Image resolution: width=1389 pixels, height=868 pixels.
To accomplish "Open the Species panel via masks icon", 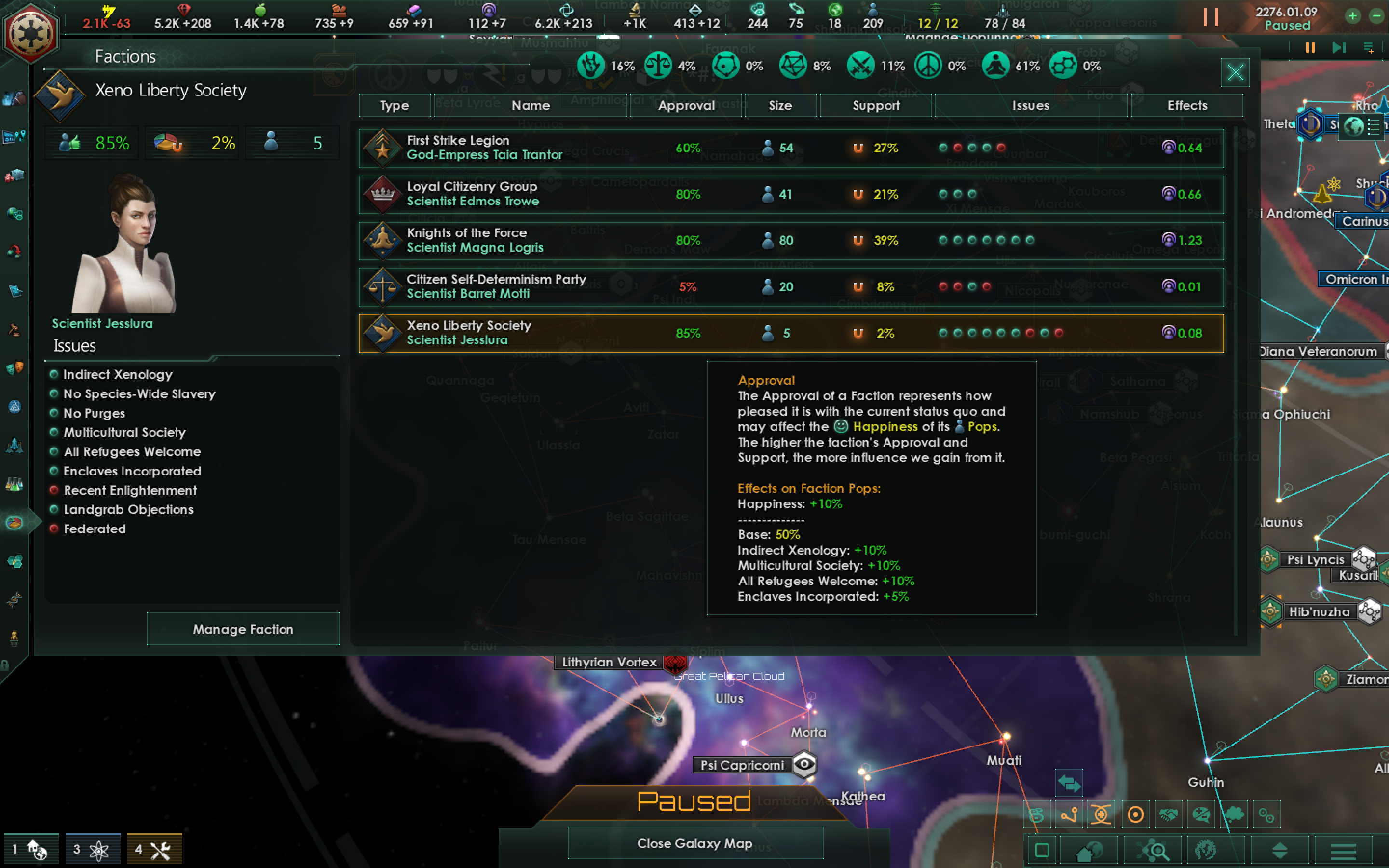I will (15, 368).
